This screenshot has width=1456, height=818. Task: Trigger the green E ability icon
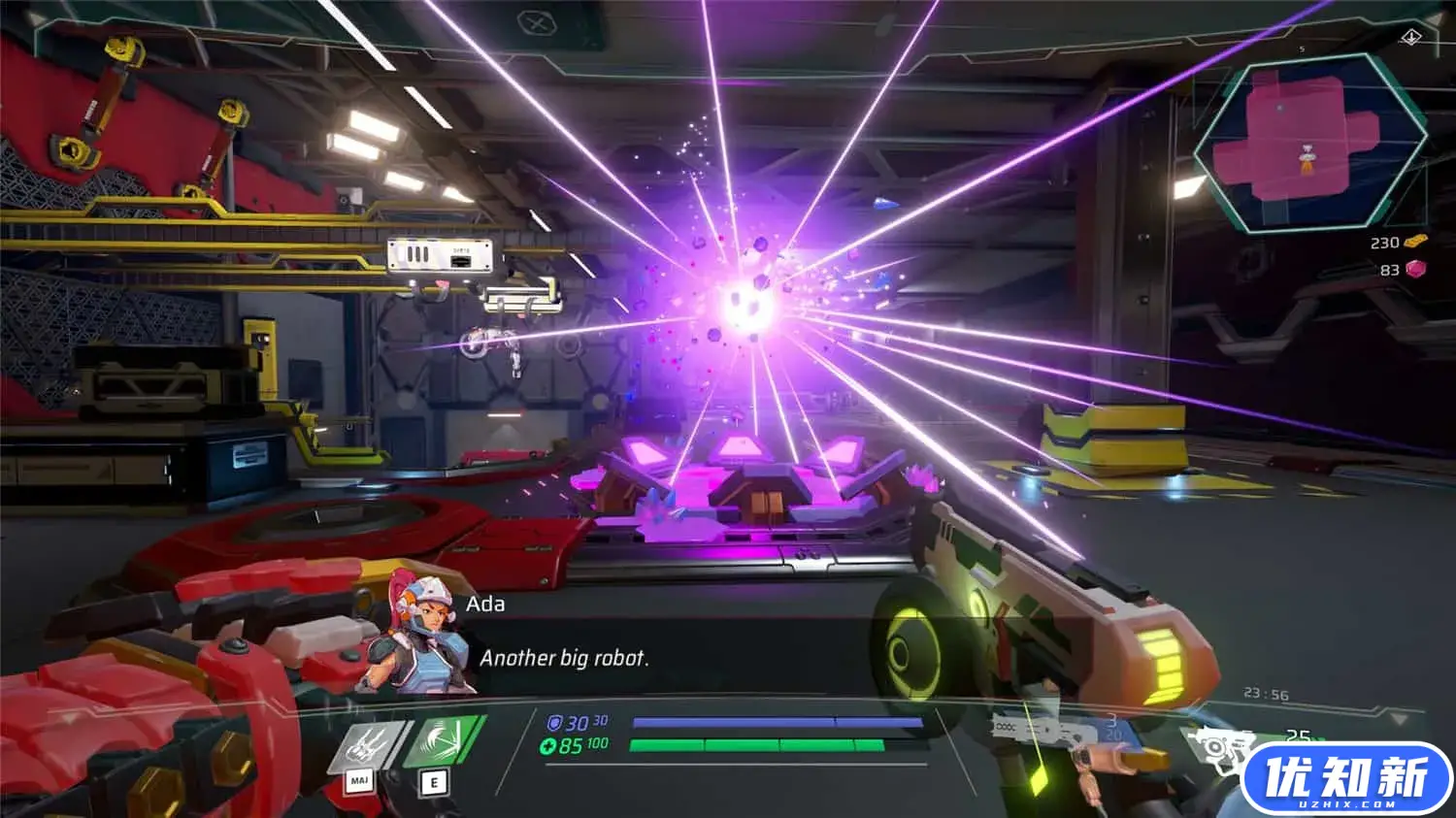point(444,742)
